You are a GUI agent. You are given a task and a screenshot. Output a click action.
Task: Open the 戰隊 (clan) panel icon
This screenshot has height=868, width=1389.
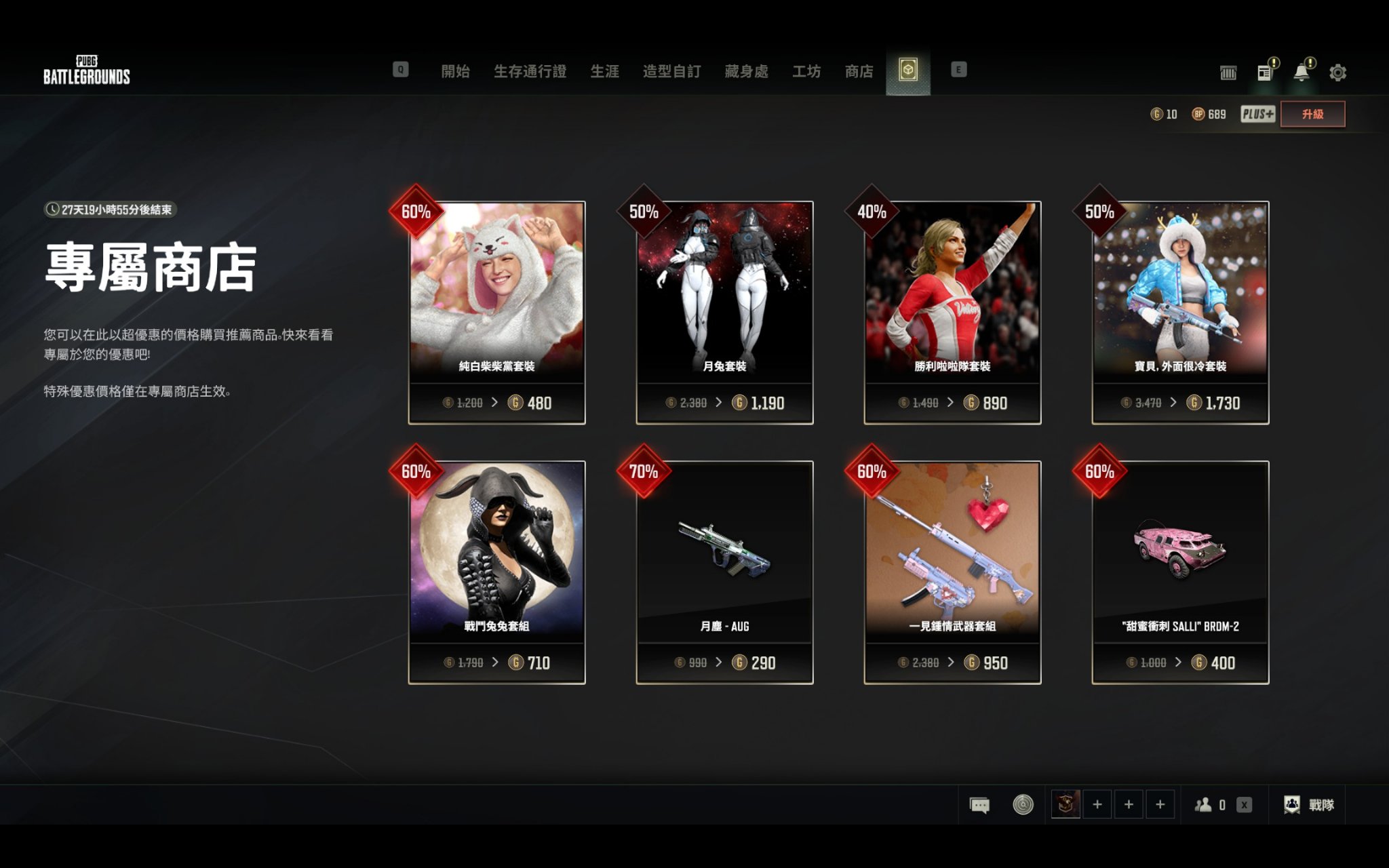point(1291,805)
